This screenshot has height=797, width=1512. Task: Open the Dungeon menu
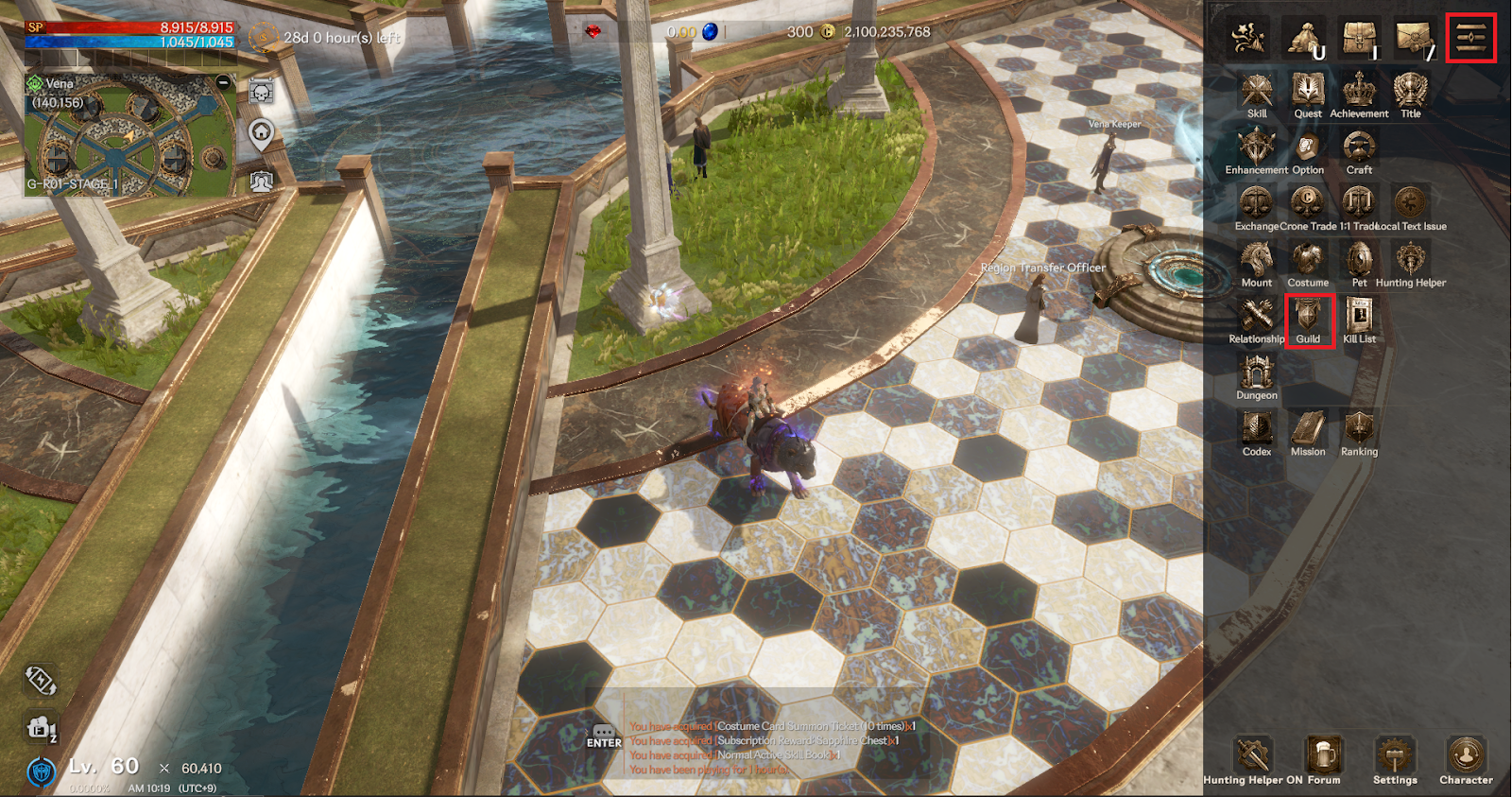click(x=1257, y=375)
